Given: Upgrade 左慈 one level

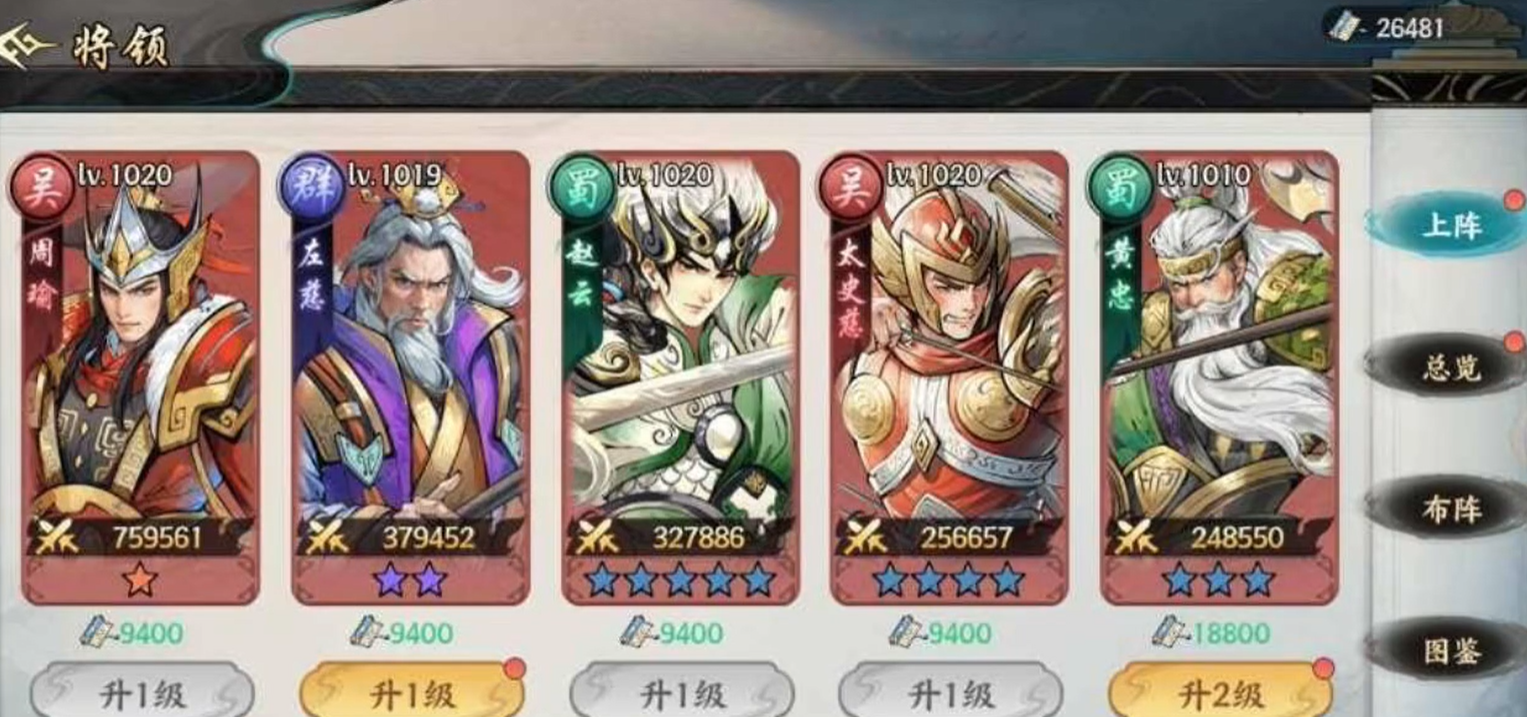Looking at the screenshot, I should tap(412, 694).
